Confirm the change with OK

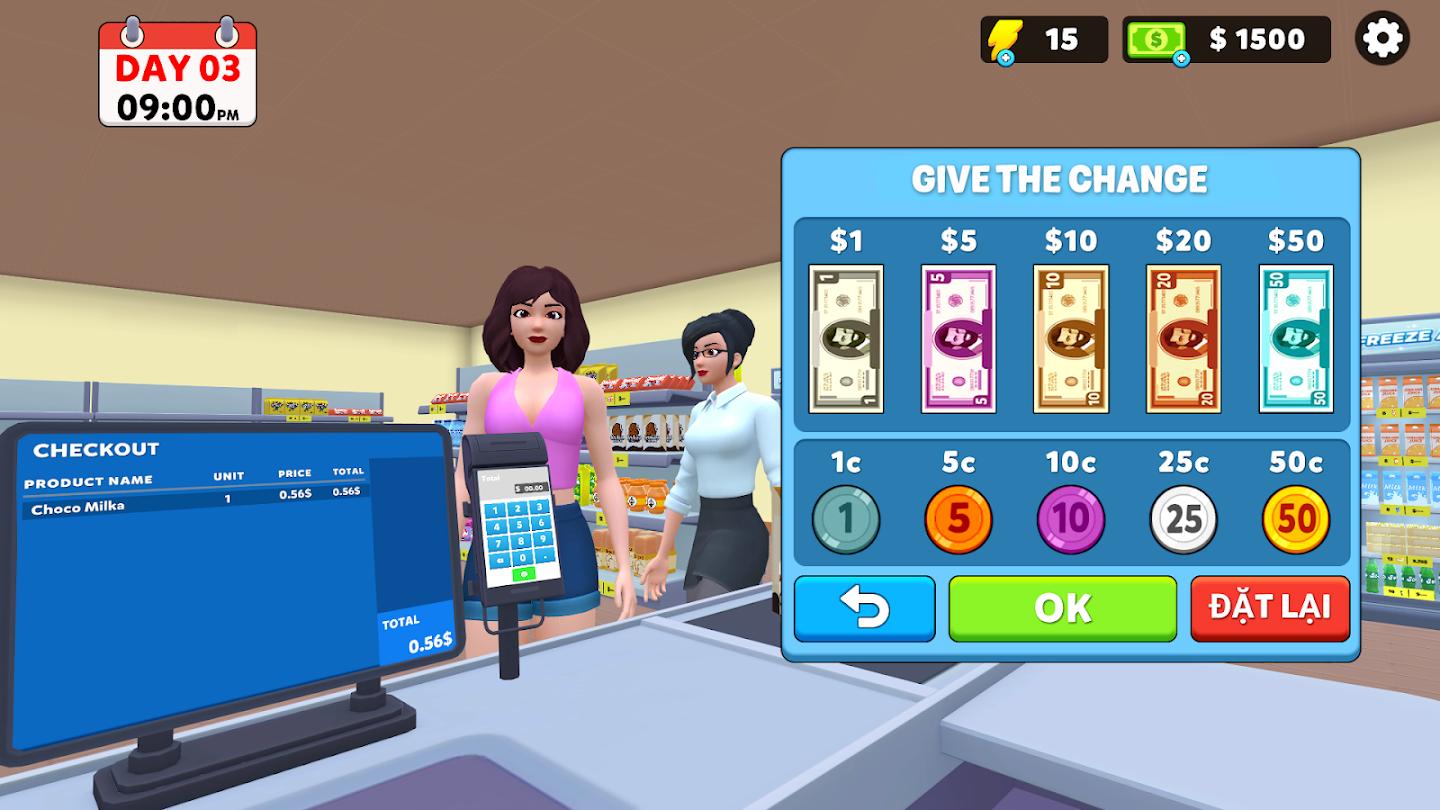1063,608
